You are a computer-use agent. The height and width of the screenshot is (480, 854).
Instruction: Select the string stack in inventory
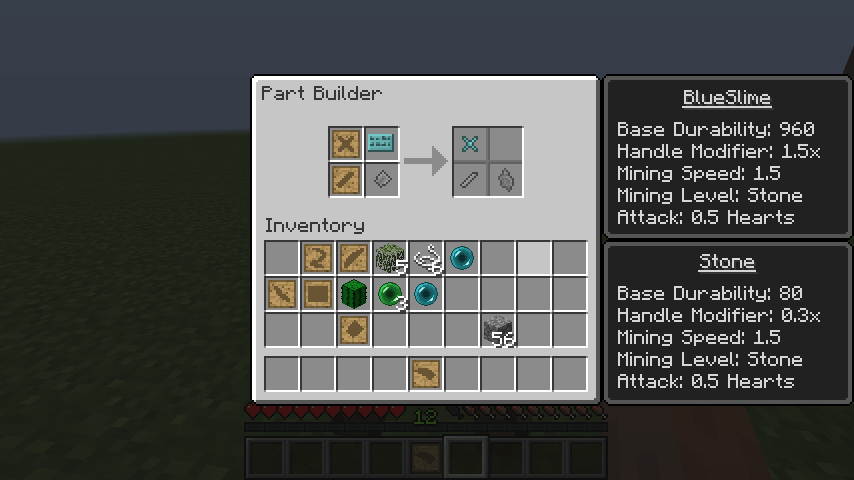426,259
